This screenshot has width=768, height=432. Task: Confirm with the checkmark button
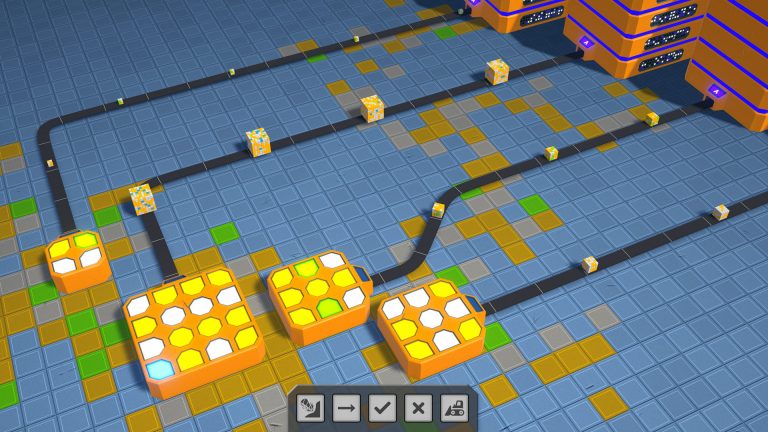(382, 408)
